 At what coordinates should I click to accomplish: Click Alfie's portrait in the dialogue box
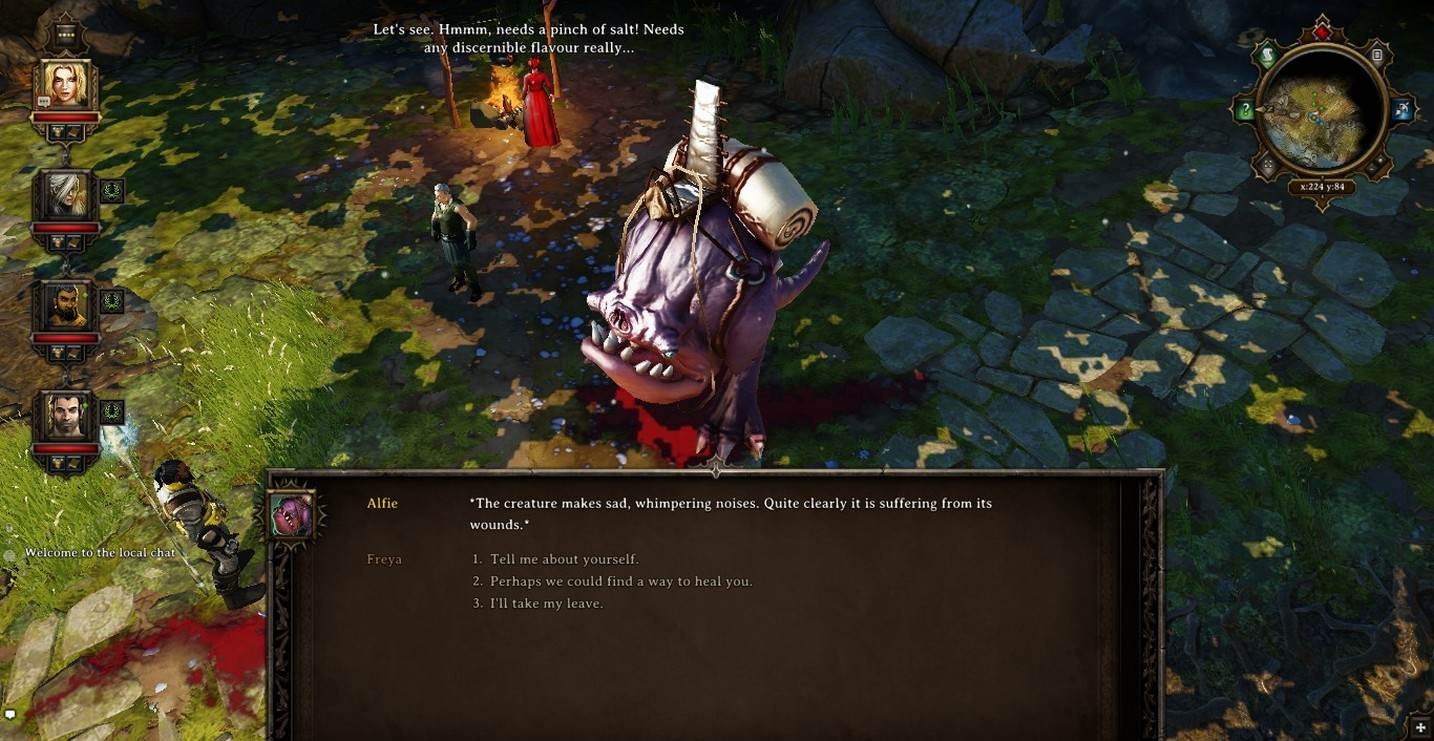(x=291, y=511)
